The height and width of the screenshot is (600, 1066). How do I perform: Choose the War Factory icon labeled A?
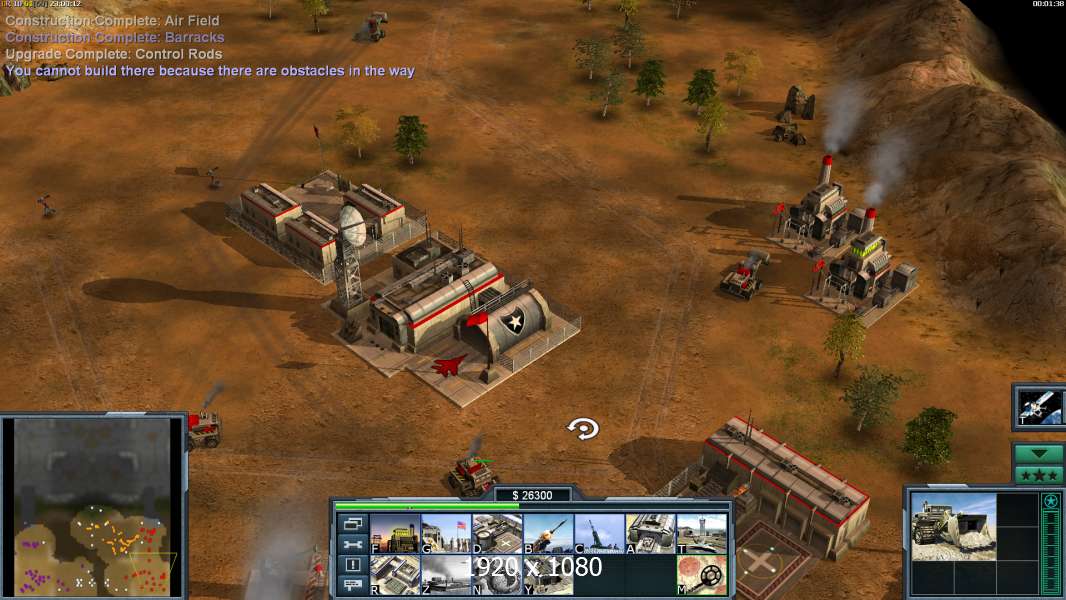(651, 534)
